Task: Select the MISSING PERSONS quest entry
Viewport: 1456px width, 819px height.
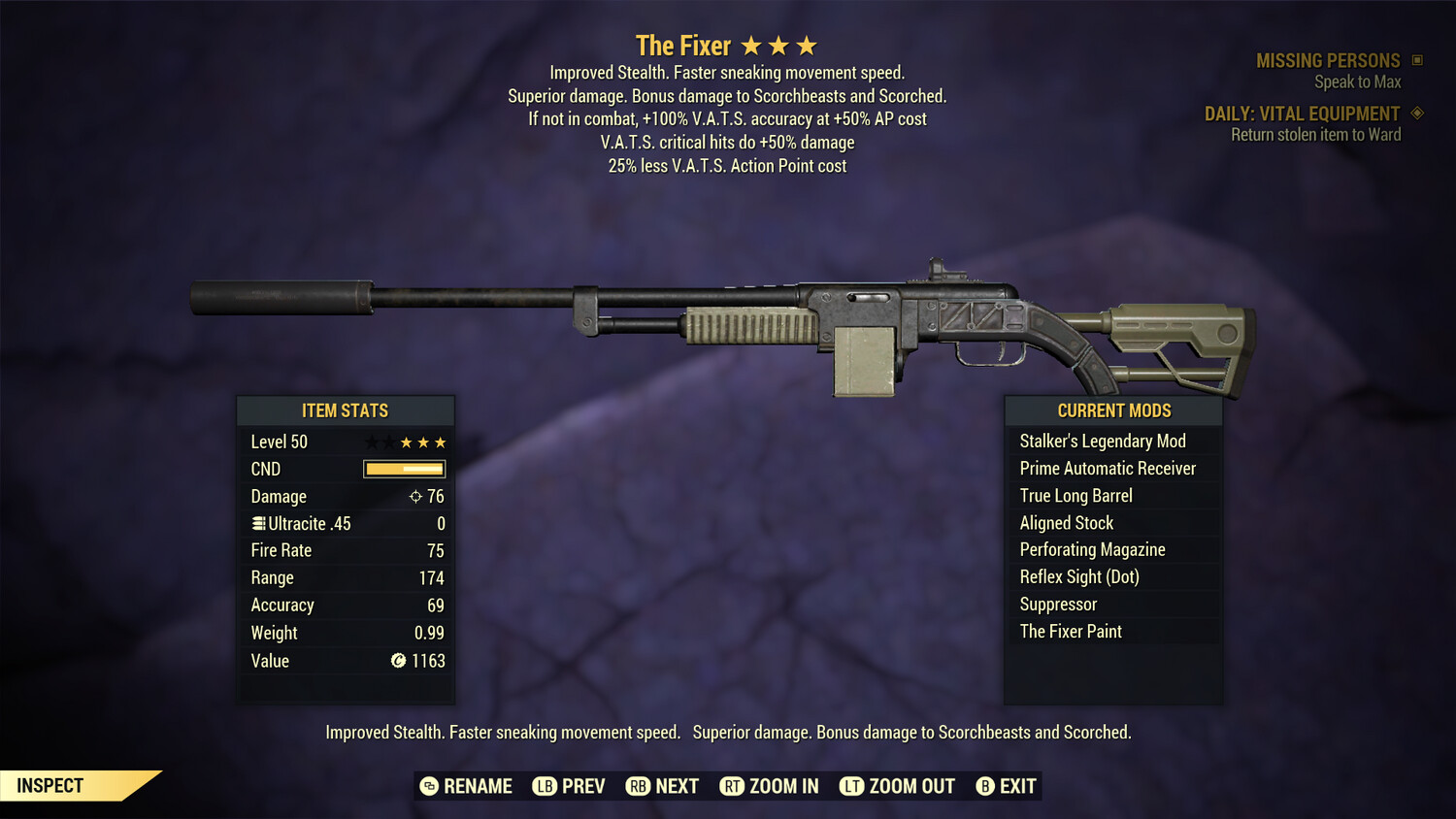Action: click(1328, 59)
